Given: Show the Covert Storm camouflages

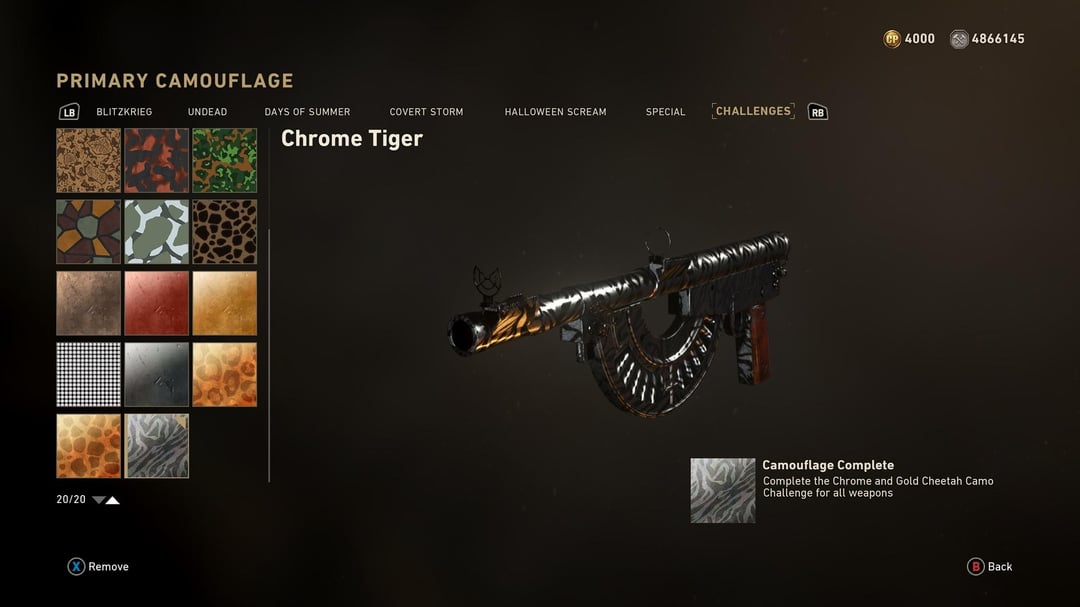Looking at the screenshot, I should point(426,112).
